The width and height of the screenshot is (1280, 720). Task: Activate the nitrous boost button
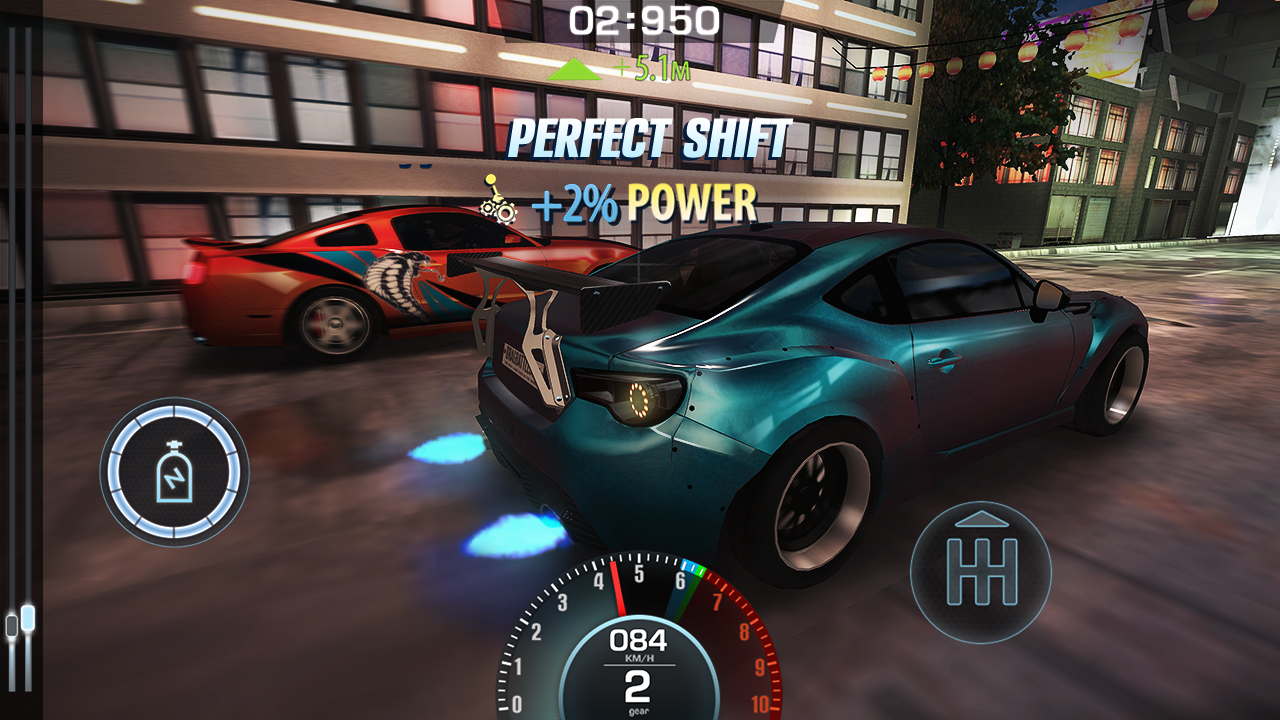(x=172, y=470)
